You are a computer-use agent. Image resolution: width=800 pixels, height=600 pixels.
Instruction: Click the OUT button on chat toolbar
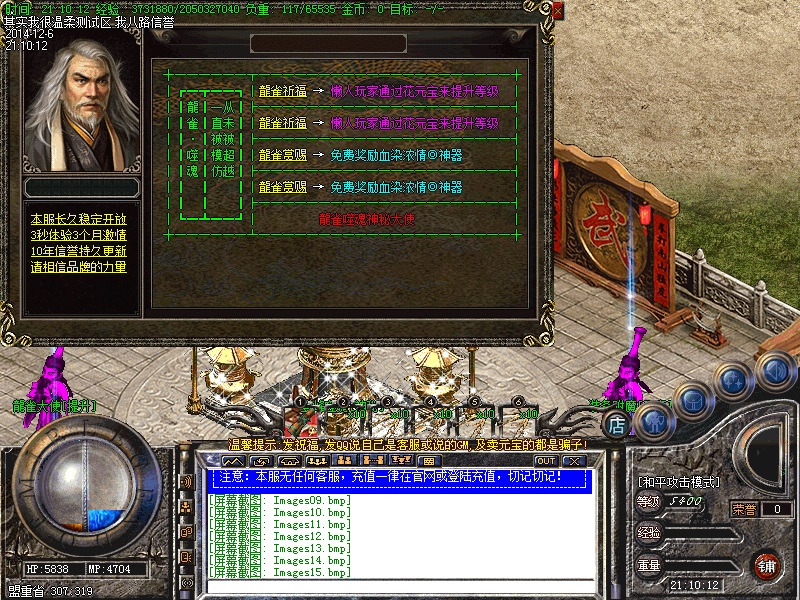point(546,461)
